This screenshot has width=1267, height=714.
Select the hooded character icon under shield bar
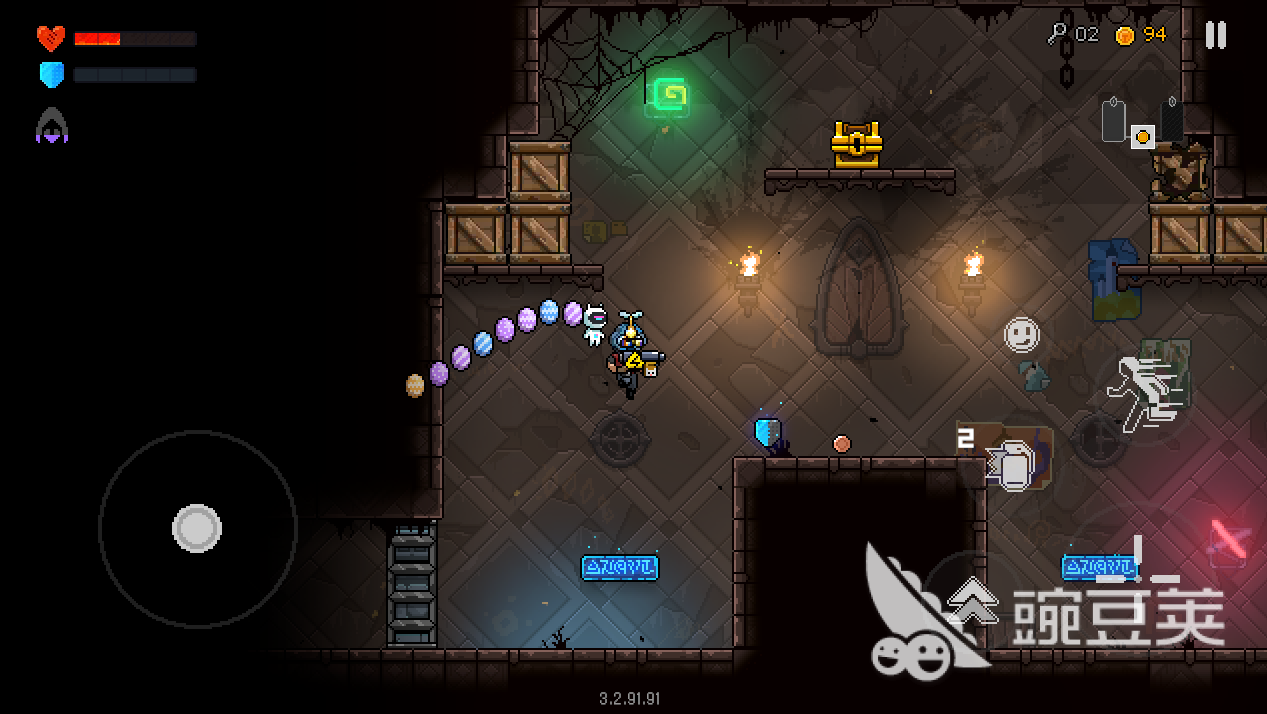[52, 126]
